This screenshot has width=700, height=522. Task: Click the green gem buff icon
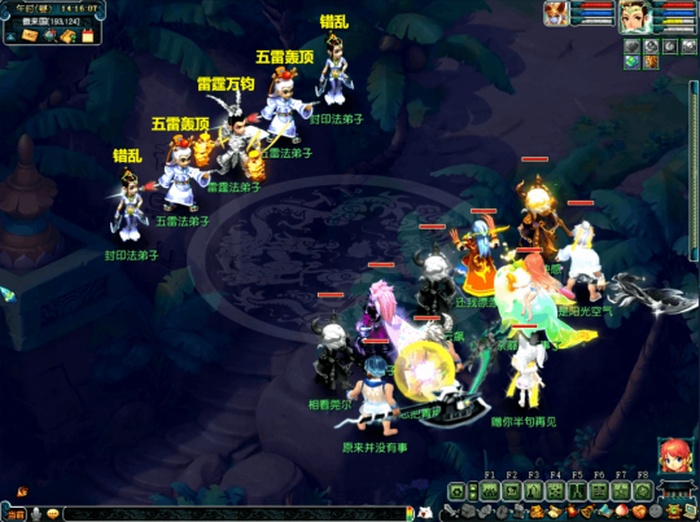coord(632,62)
